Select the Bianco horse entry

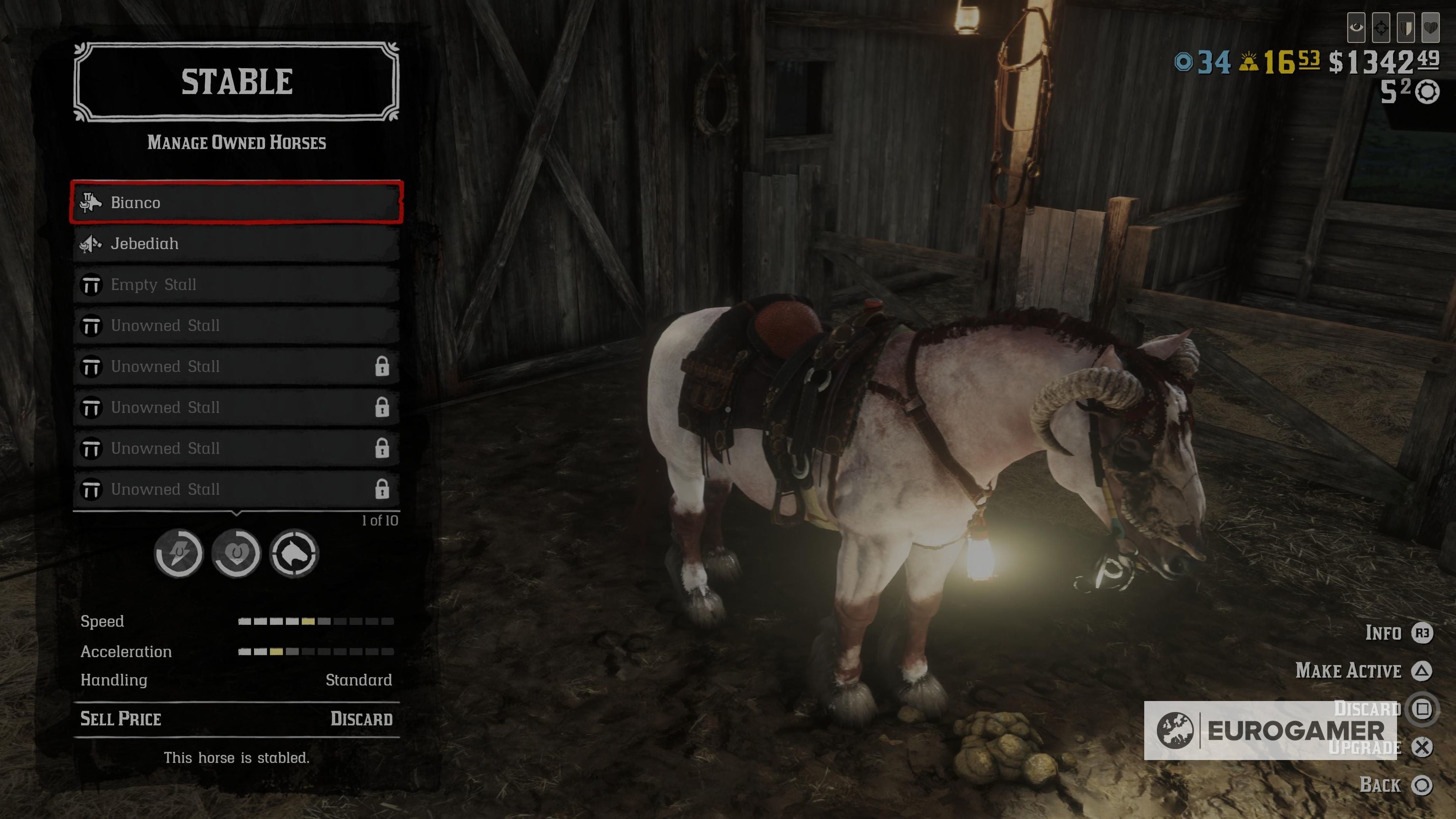click(237, 202)
